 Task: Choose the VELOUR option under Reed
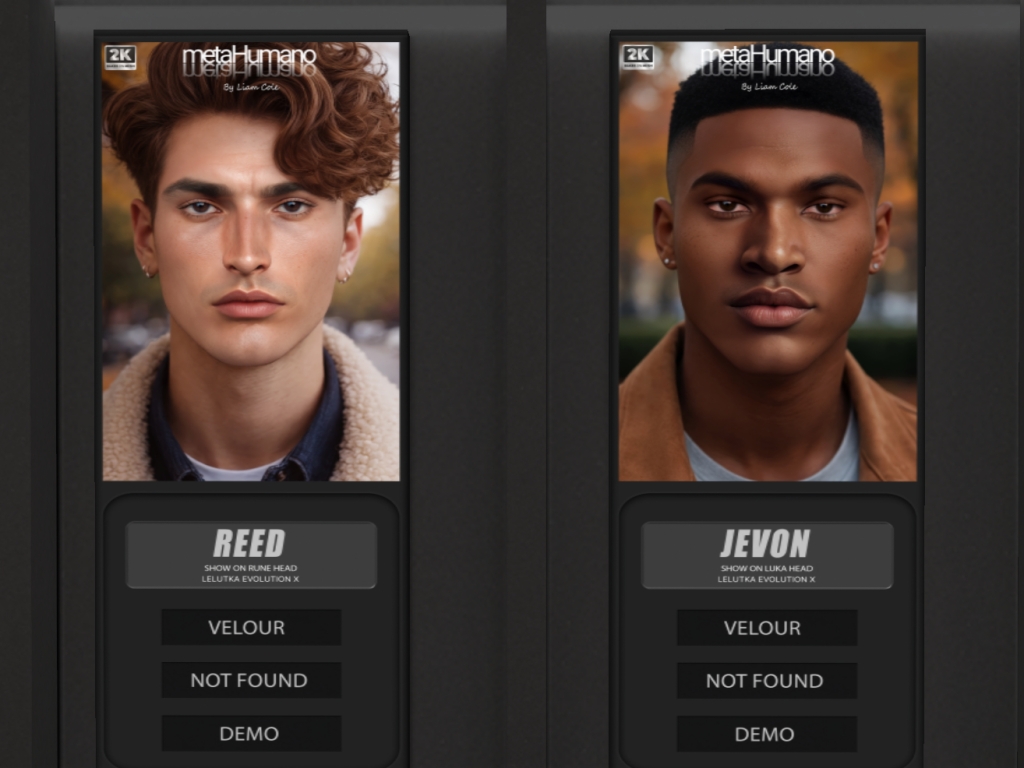point(251,628)
